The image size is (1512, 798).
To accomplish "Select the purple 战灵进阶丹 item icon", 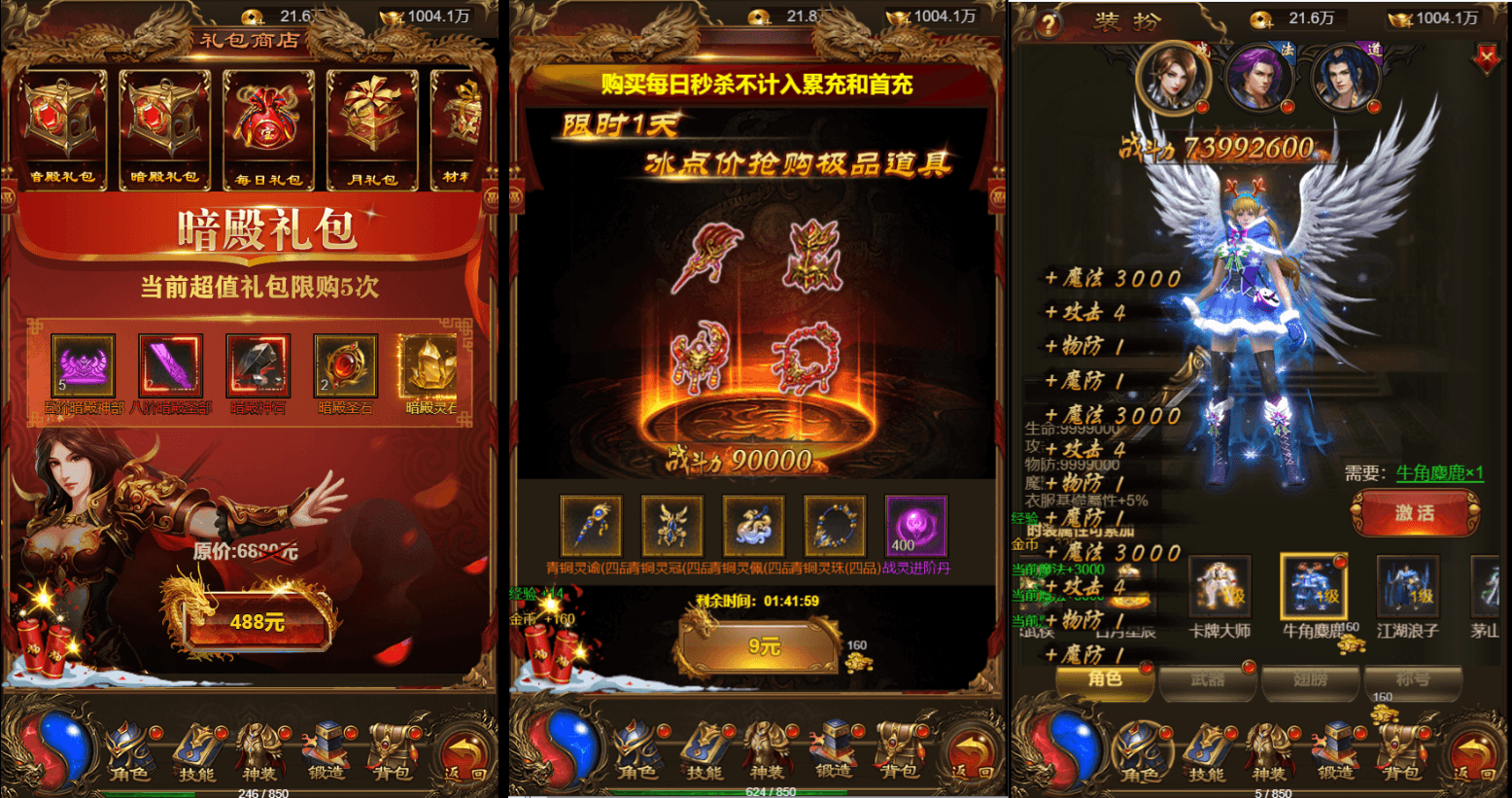I will tap(914, 525).
